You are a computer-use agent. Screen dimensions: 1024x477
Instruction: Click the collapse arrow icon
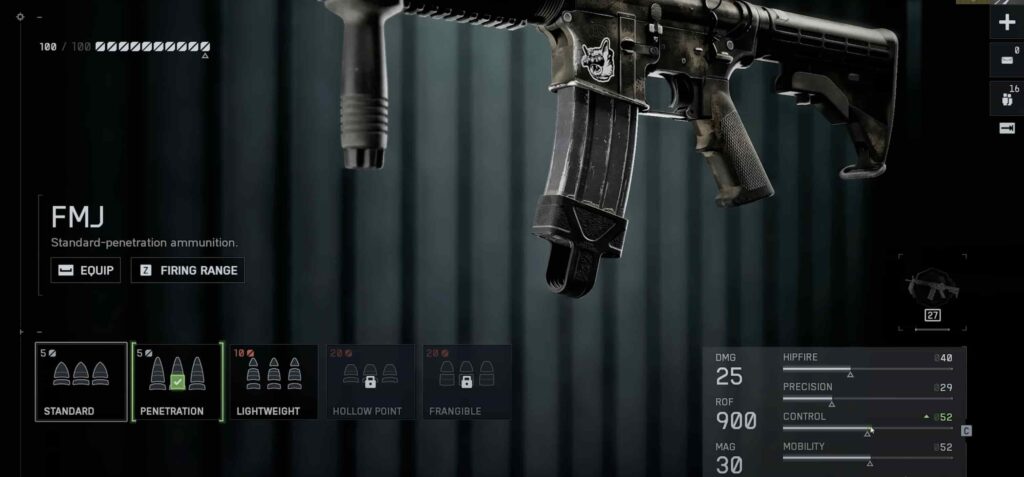(1007, 128)
